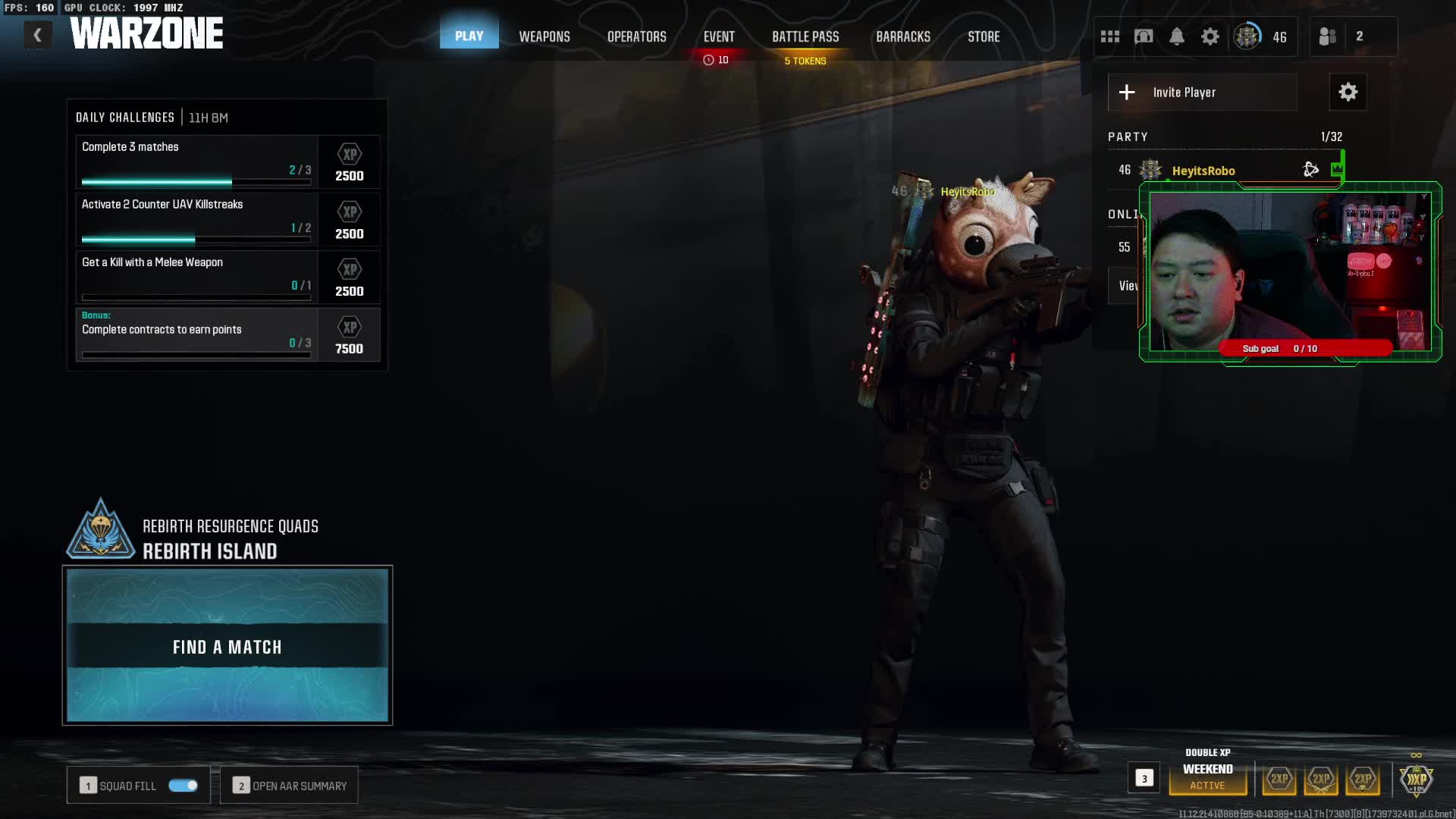This screenshot has height=819, width=1456.
Task: Go back with the arrow beside Warzone logo
Action: [37, 35]
